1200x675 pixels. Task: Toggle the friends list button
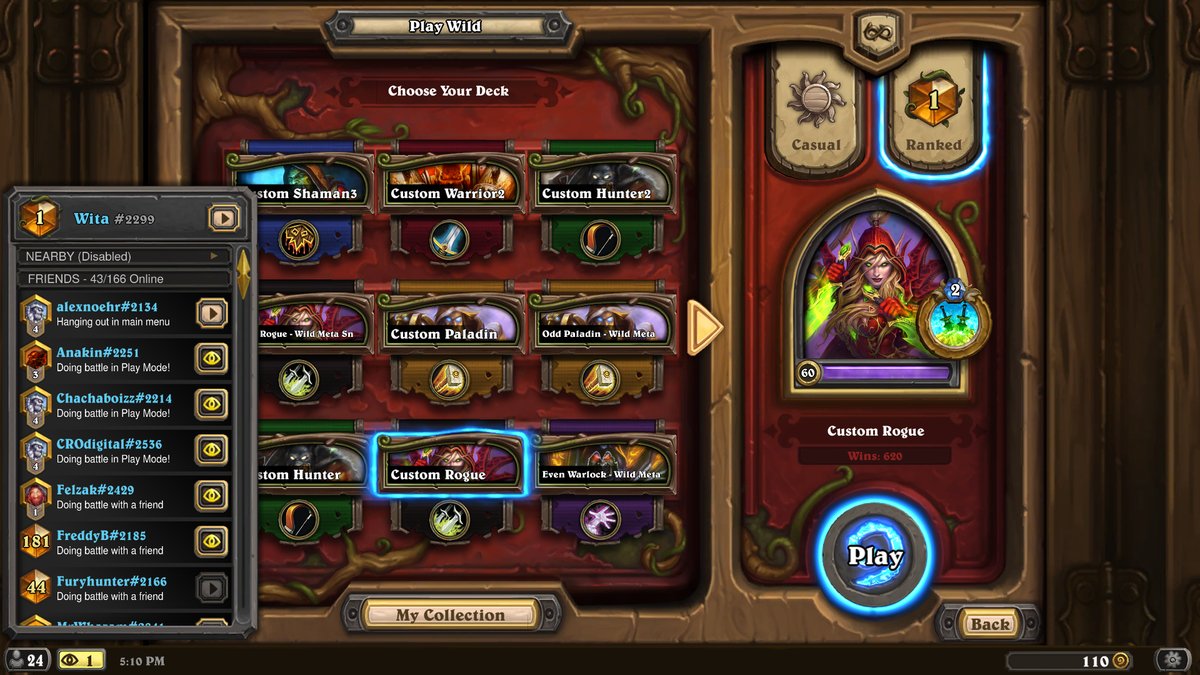pos(27,660)
